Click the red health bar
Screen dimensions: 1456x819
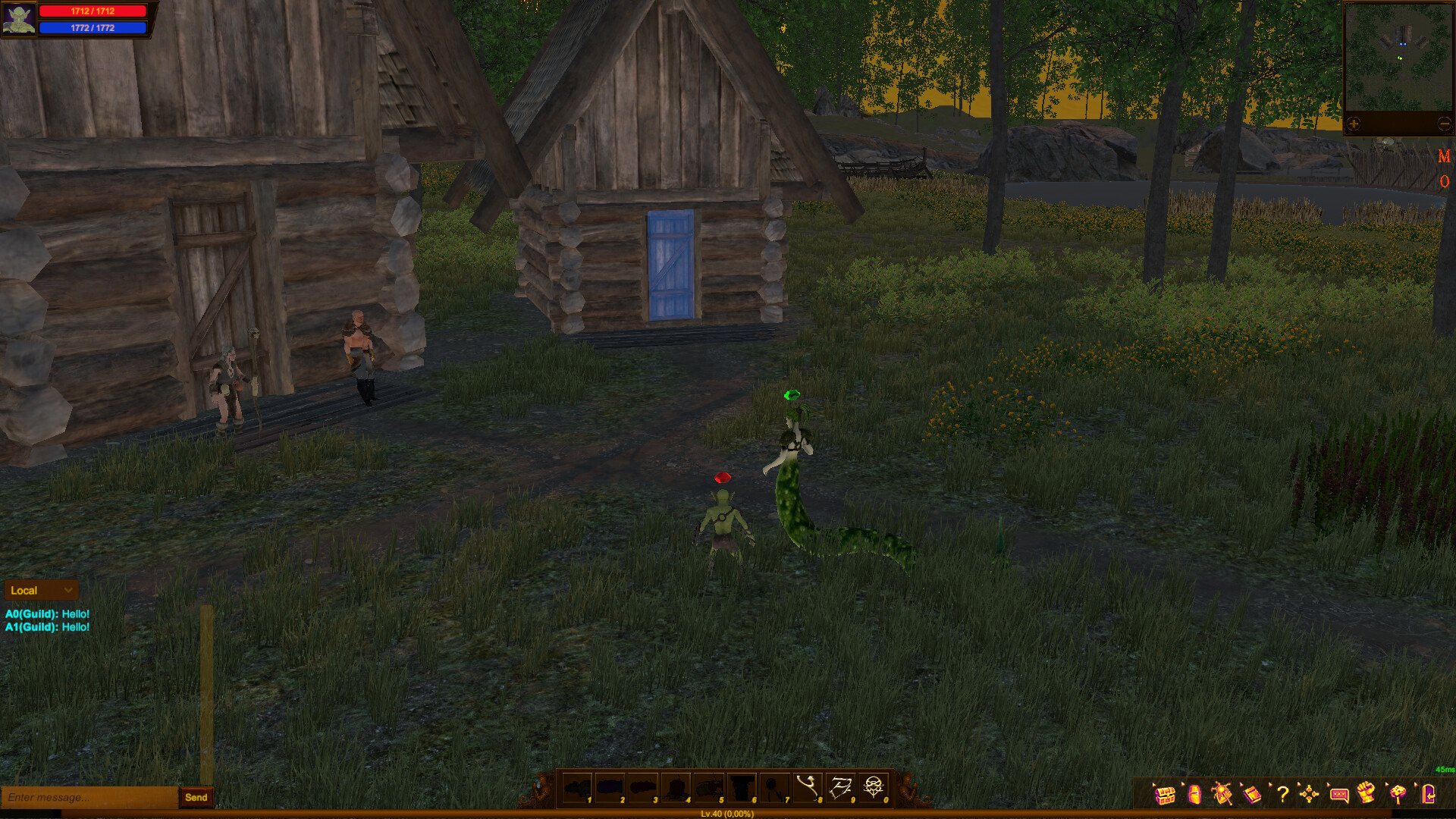pos(95,11)
